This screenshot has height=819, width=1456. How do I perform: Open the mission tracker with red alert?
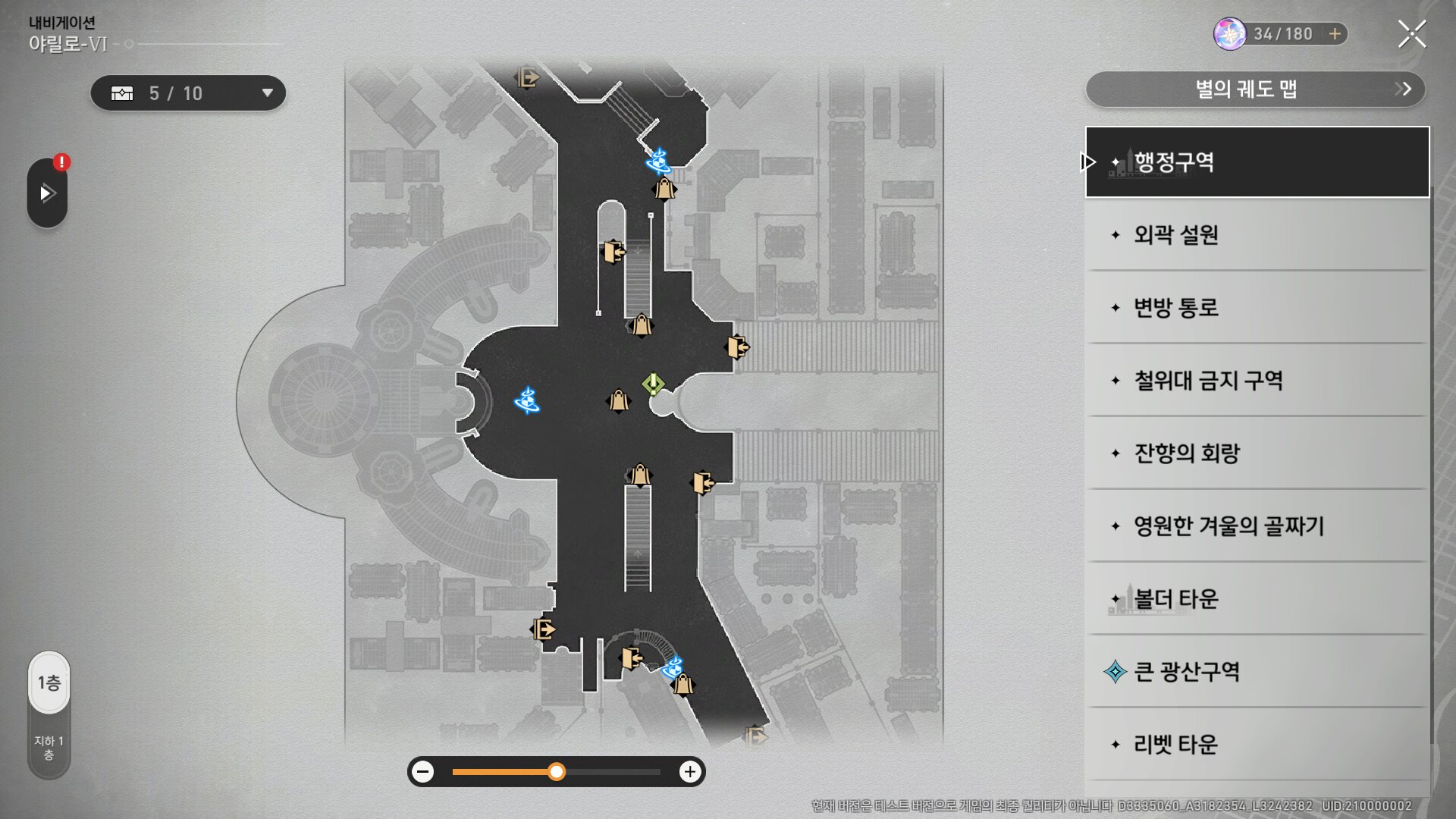[47, 193]
